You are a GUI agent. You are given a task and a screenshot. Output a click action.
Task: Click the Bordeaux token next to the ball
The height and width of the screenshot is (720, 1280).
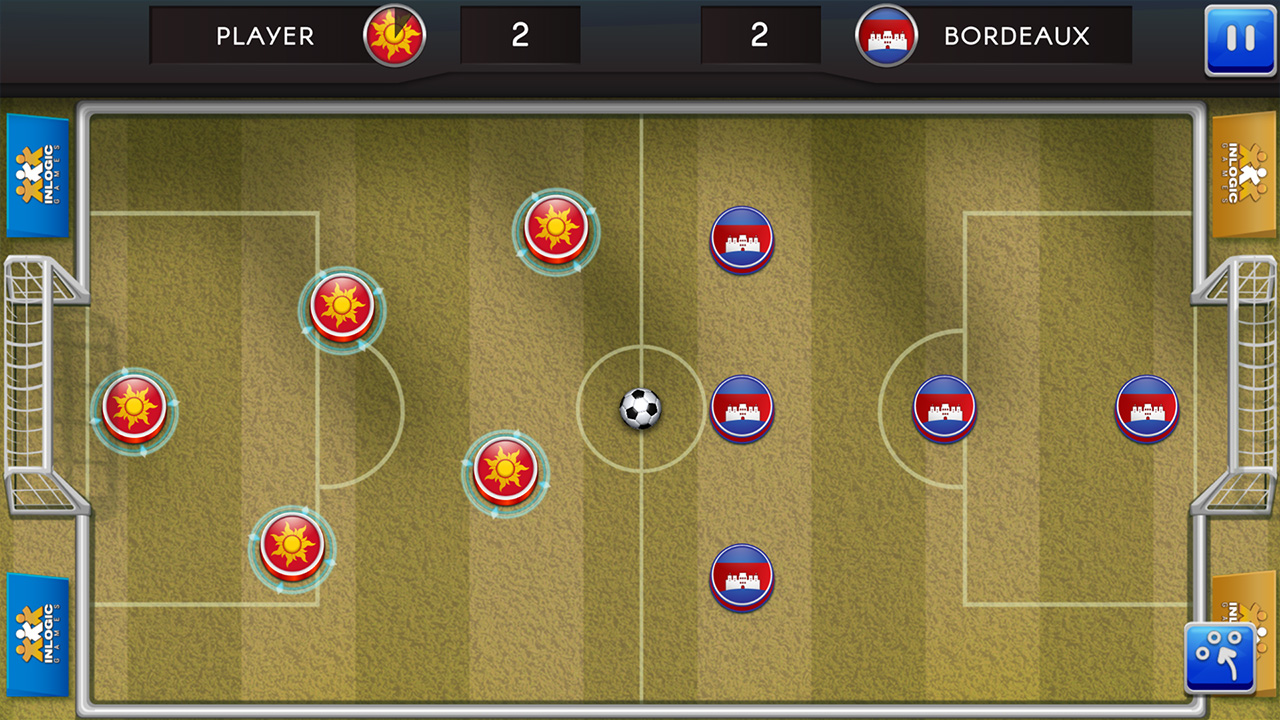pos(742,408)
